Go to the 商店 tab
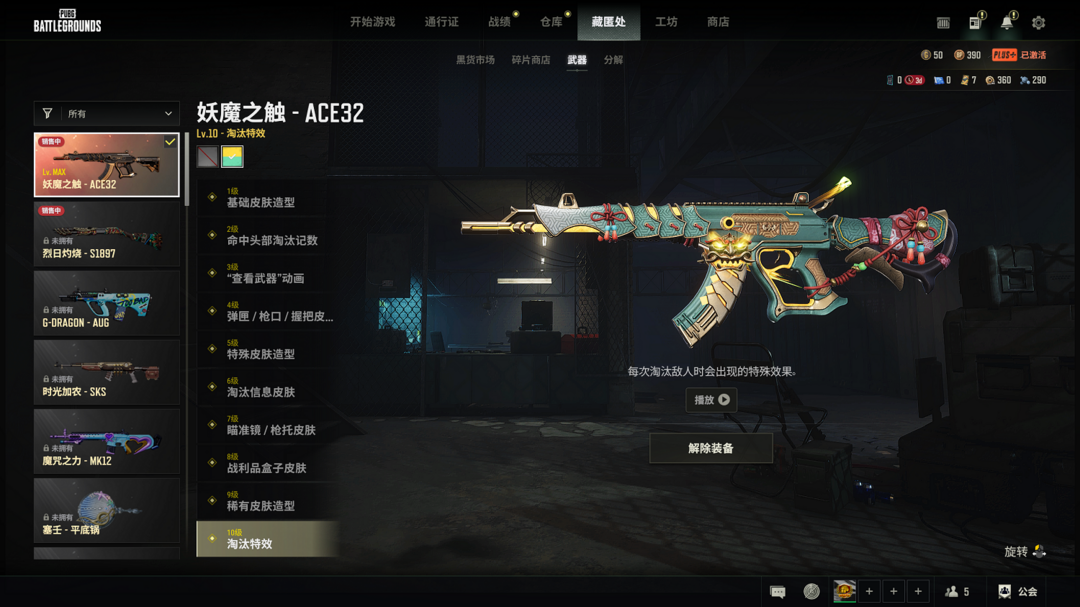This screenshot has width=1080, height=607. (x=718, y=22)
